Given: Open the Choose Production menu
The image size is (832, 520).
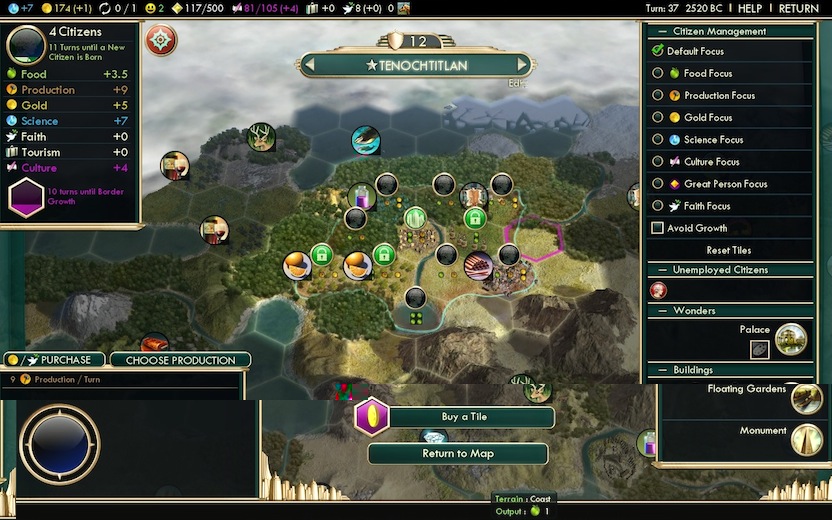Looking at the screenshot, I should [x=180, y=360].
